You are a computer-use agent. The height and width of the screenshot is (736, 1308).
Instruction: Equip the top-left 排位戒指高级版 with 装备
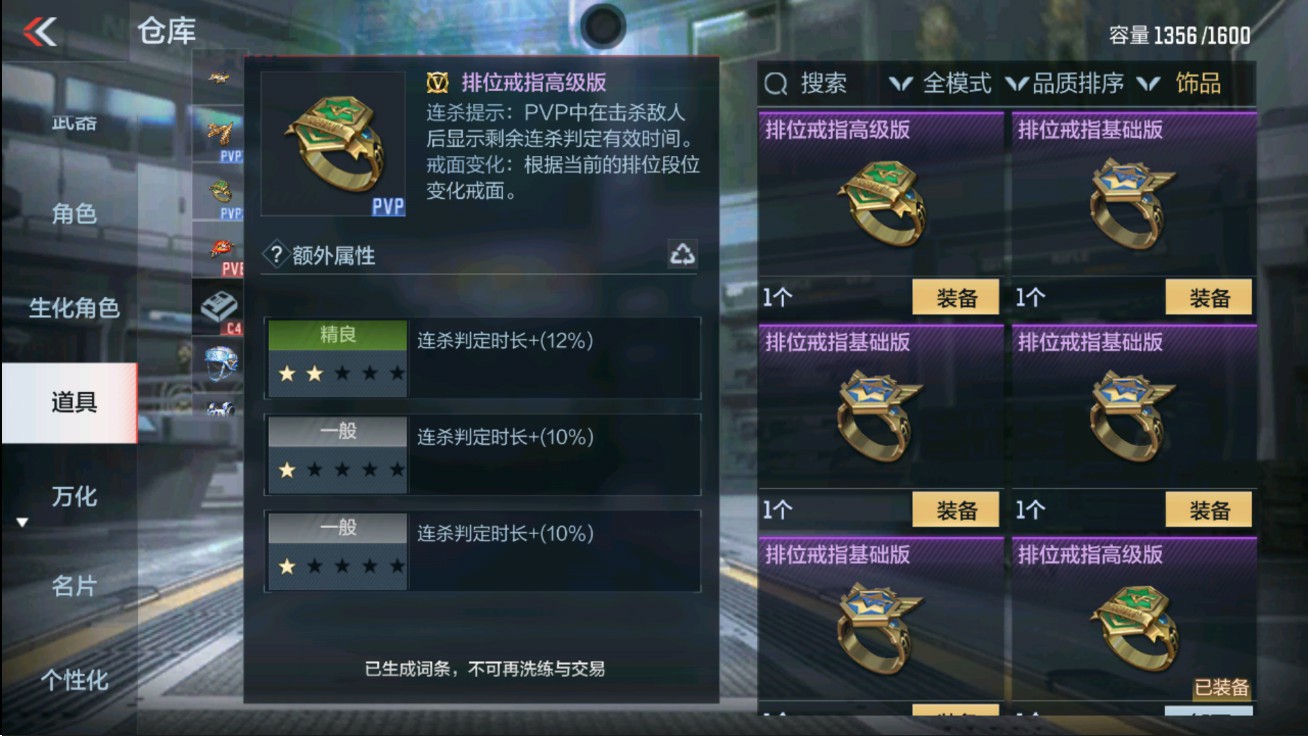tap(954, 297)
